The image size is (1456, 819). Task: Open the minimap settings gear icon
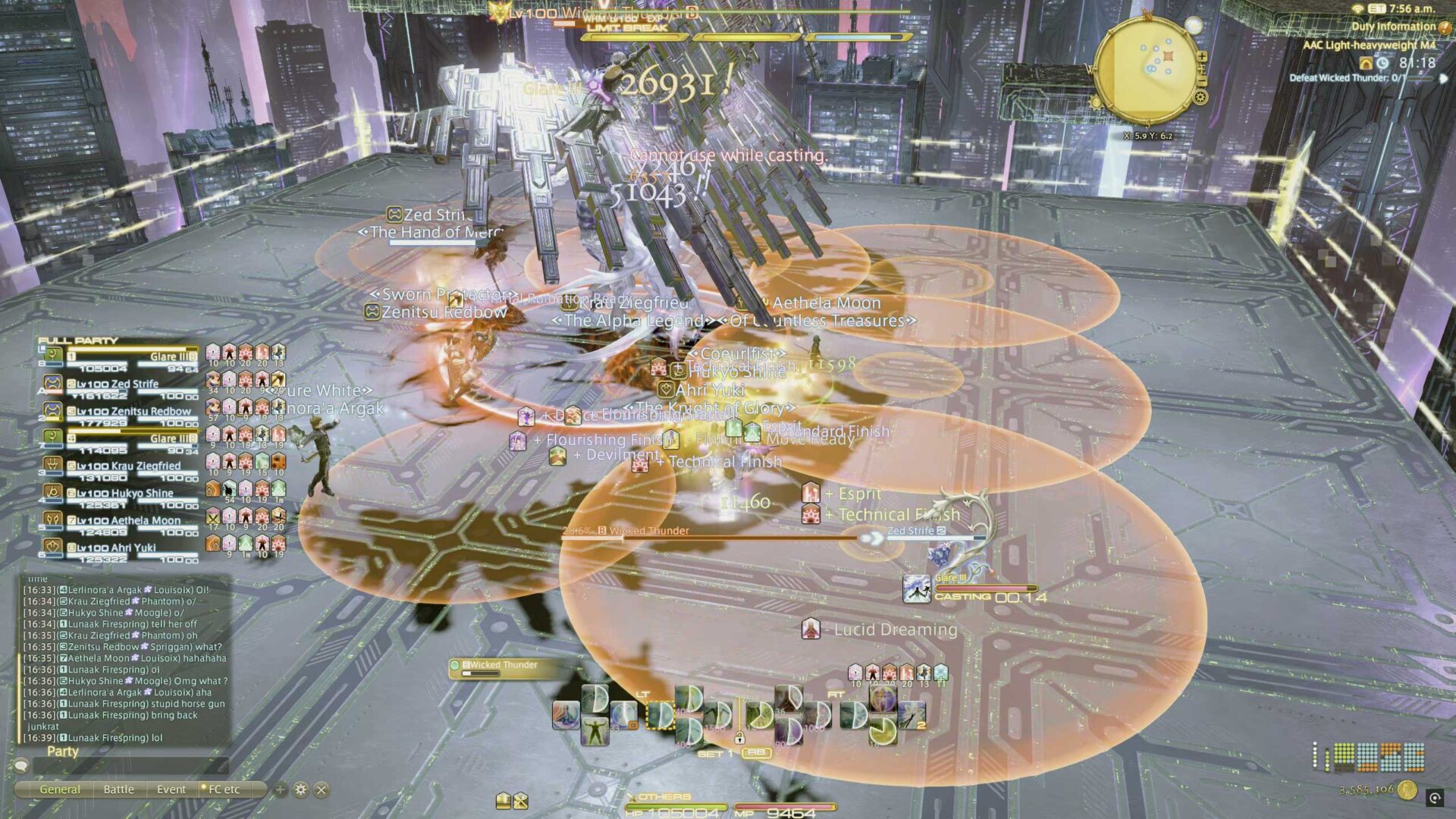(x=1200, y=97)
